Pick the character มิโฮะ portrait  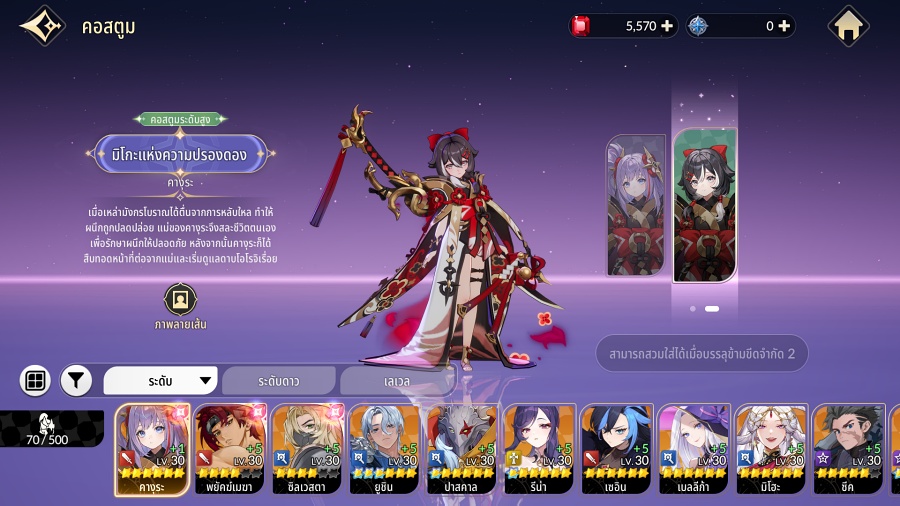point(771,449)
